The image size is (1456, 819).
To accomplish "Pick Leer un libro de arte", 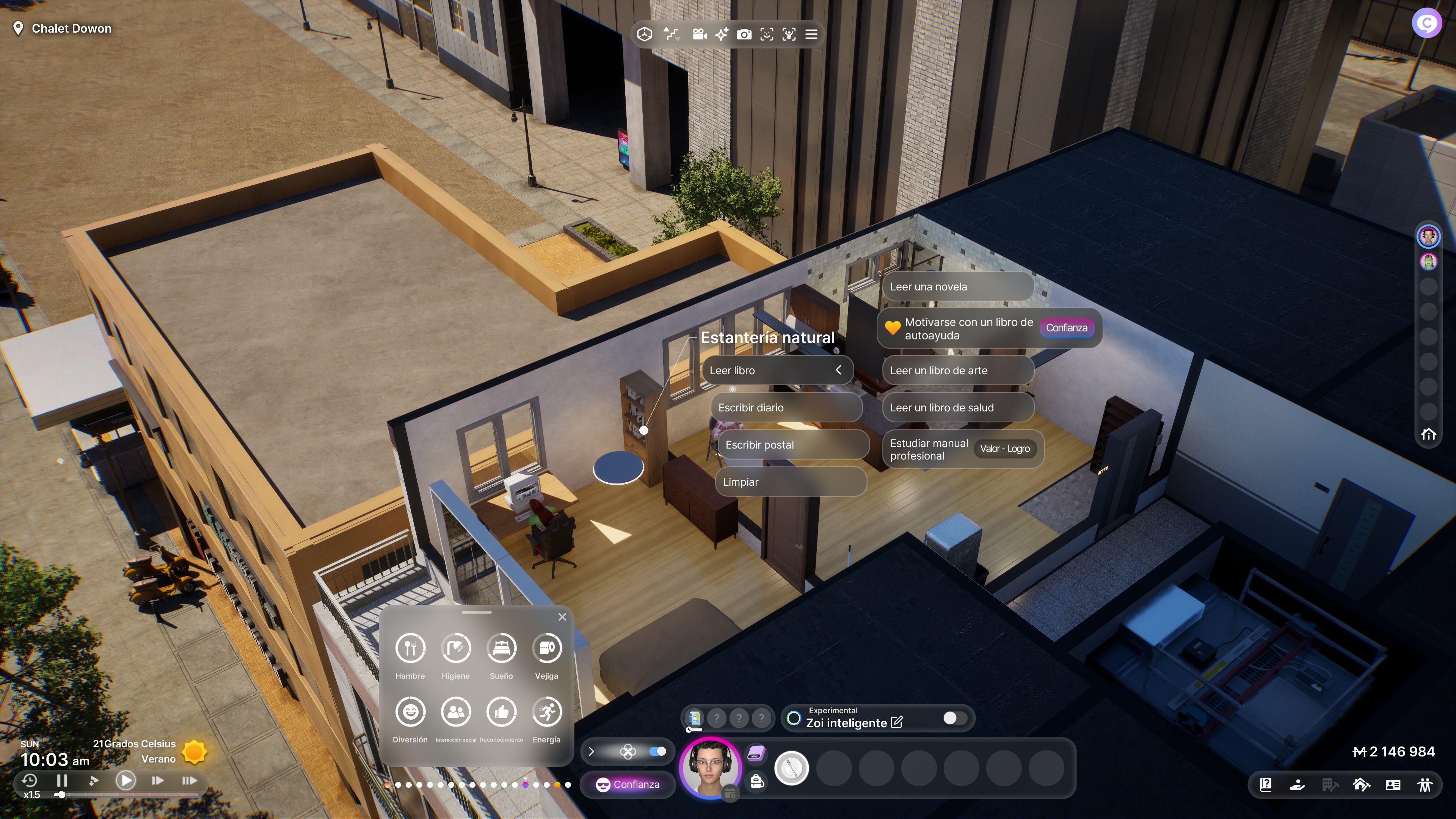I will click(957, 370).
